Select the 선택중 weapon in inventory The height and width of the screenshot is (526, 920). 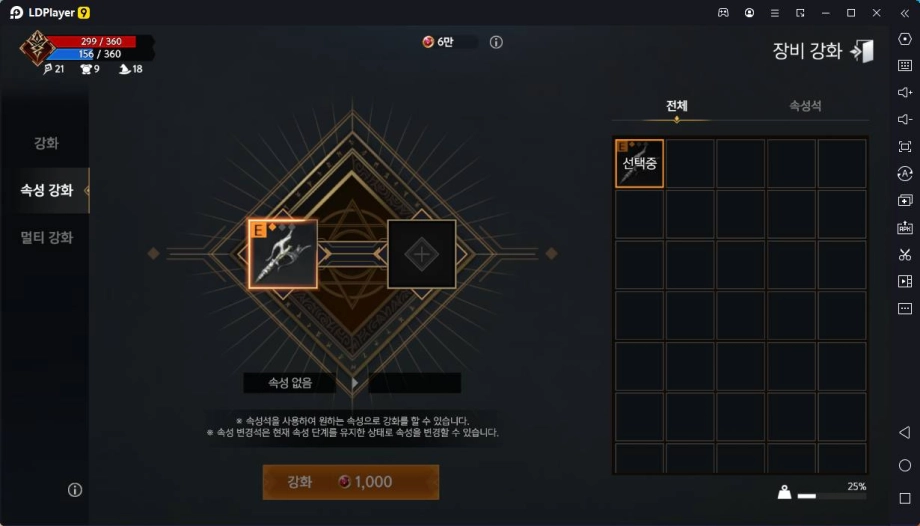click(x=639, y=163)
